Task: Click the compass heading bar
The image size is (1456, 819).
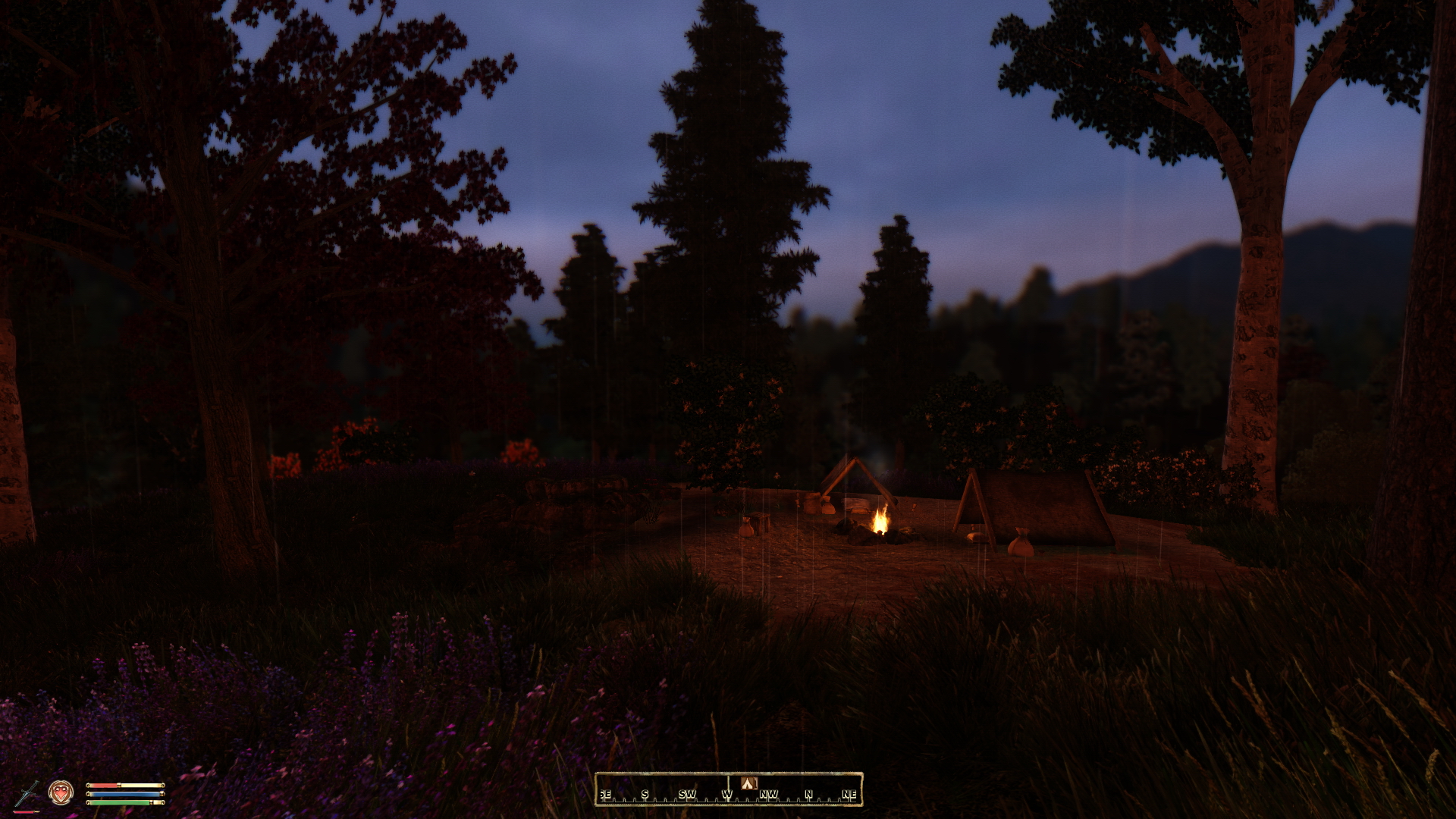Action: (x=728, y=789)
